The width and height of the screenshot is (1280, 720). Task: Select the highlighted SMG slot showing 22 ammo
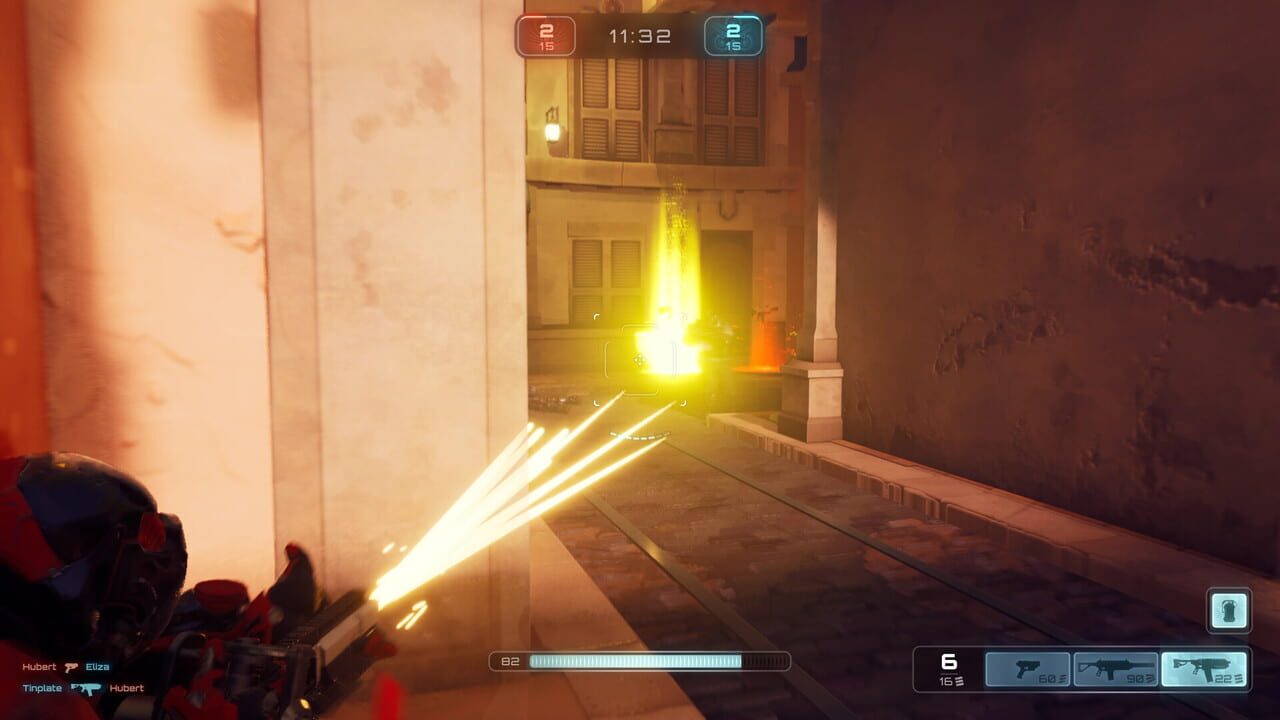pyautogui.click(x=1205, y=668)
